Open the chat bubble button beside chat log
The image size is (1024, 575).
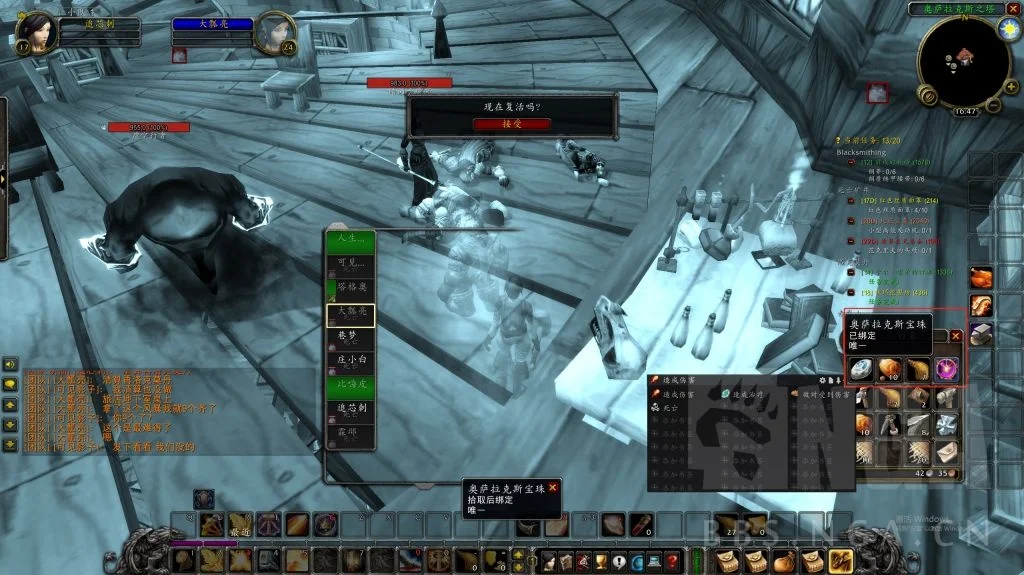coord(10,384)
